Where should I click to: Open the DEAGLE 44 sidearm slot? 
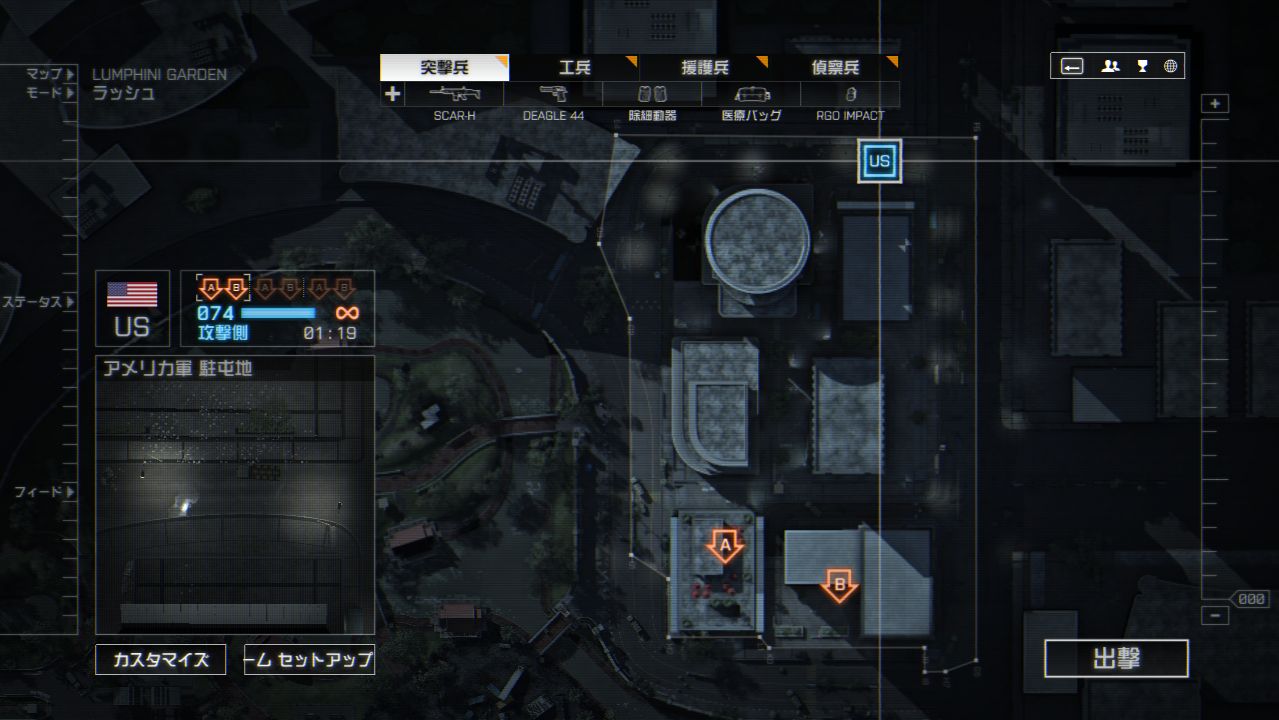click(553, 95)
